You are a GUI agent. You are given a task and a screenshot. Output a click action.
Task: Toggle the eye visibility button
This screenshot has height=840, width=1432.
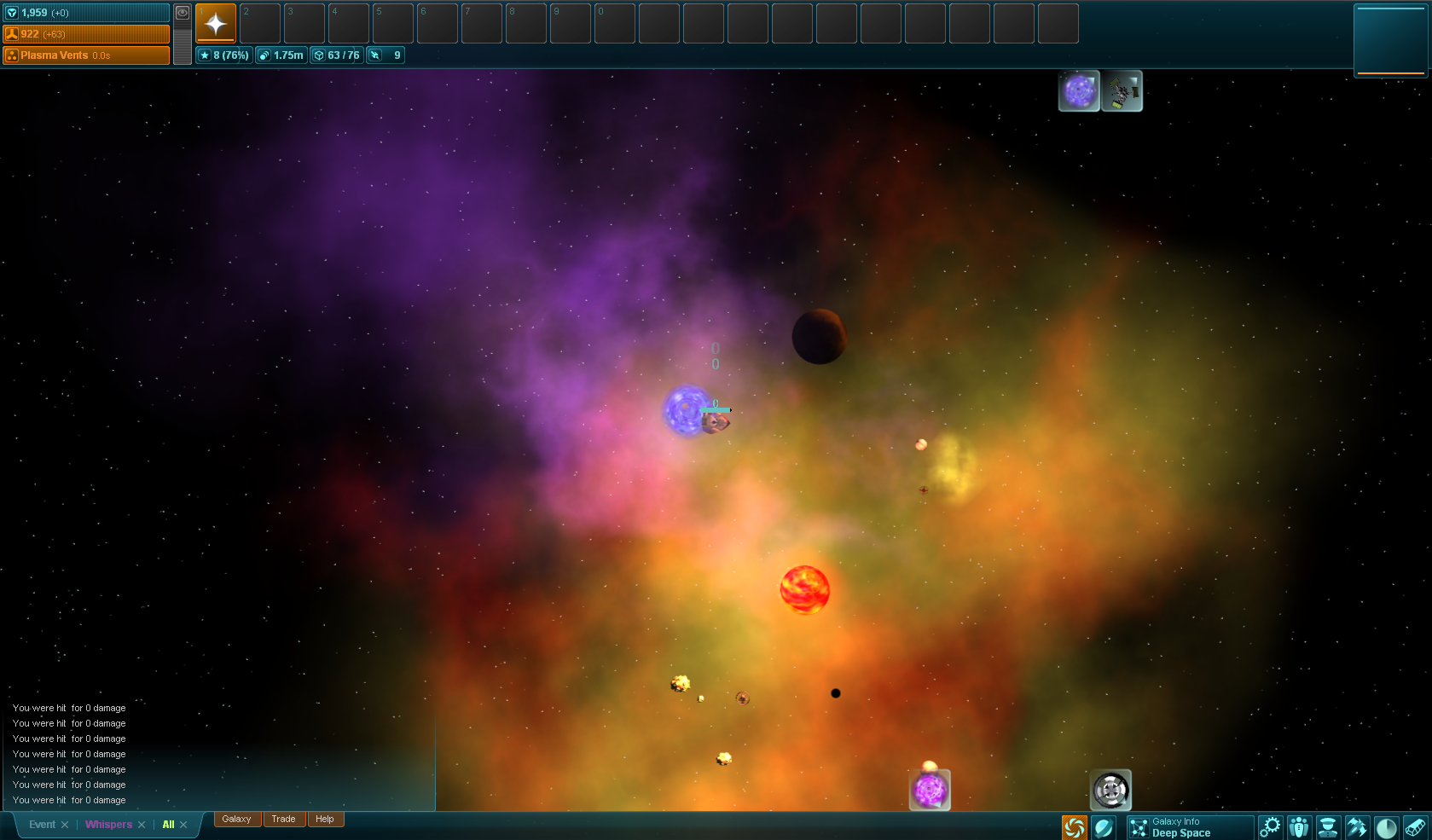point(183,13)
